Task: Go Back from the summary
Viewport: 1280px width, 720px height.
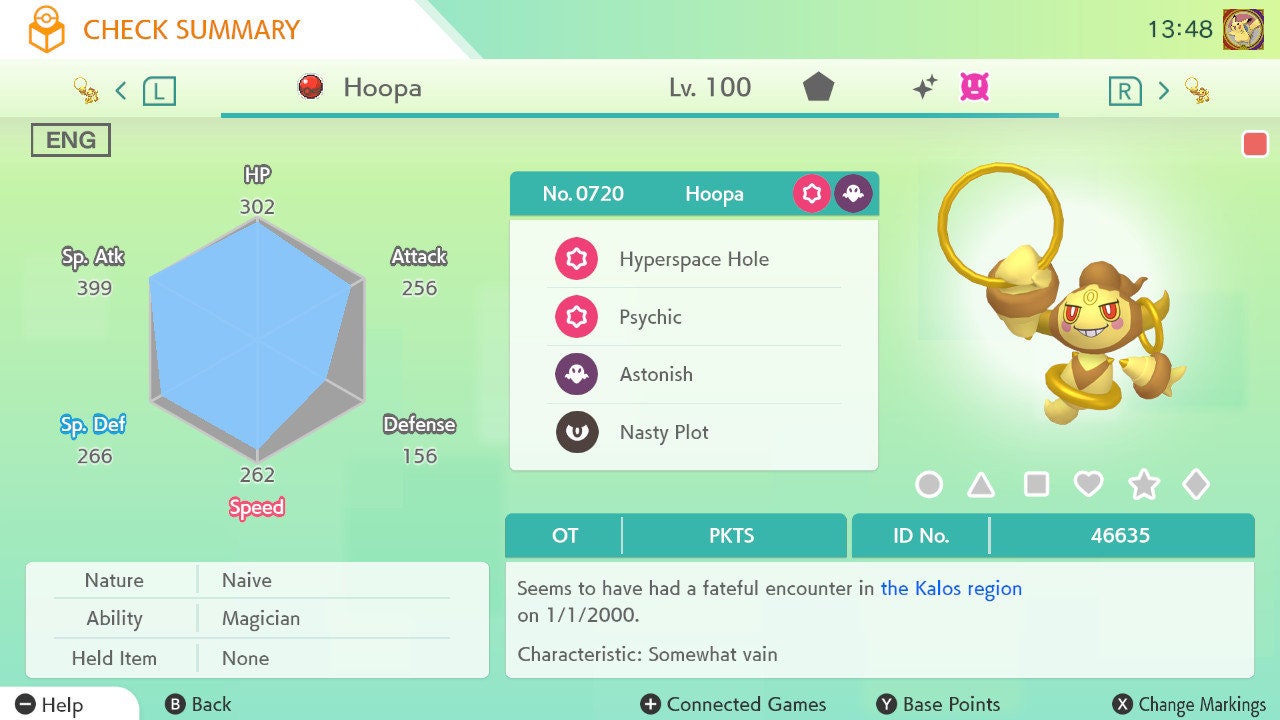Action: 198,704
